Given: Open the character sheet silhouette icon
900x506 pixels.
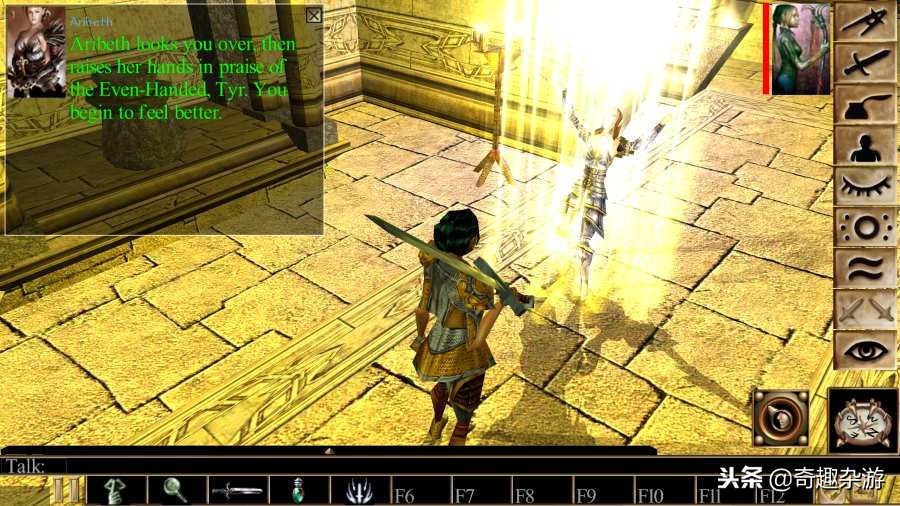Looking at the screenshot, I should 866,146.
